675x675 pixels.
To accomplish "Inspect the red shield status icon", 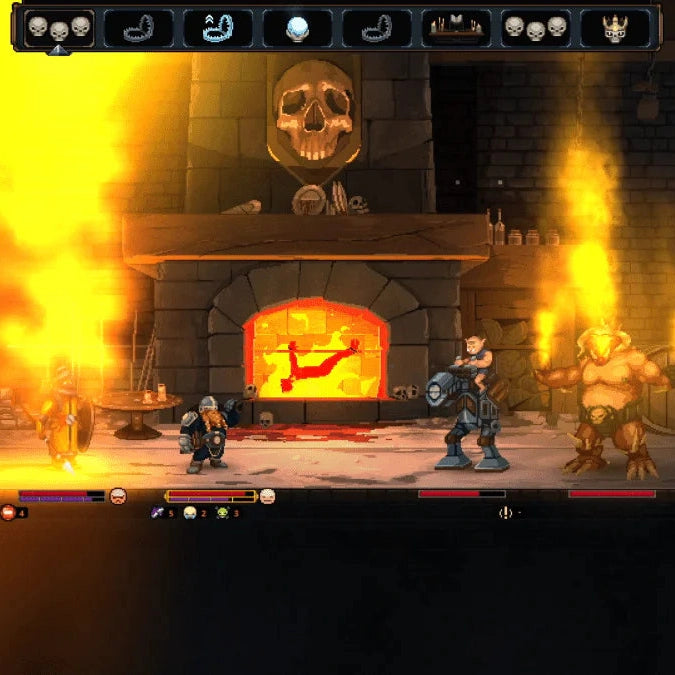I will [x=9, y=513].
